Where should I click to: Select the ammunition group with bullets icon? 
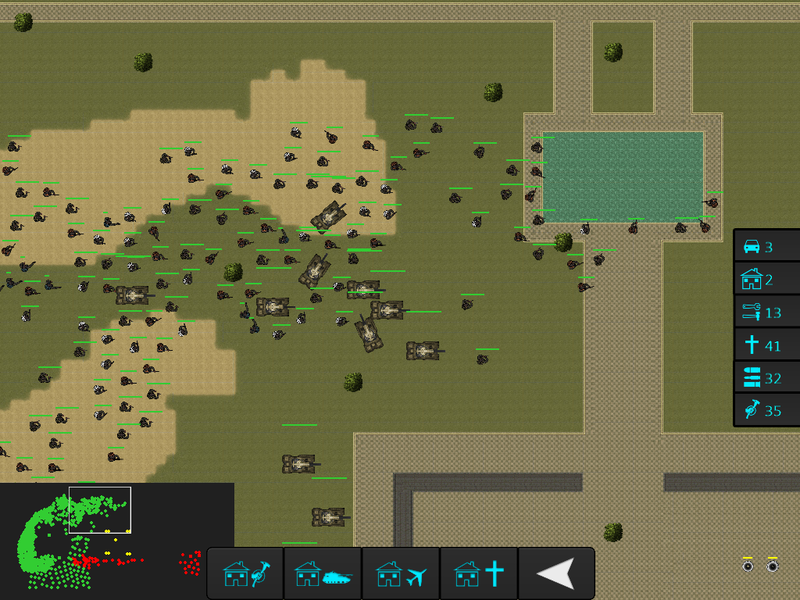point(766,377)
